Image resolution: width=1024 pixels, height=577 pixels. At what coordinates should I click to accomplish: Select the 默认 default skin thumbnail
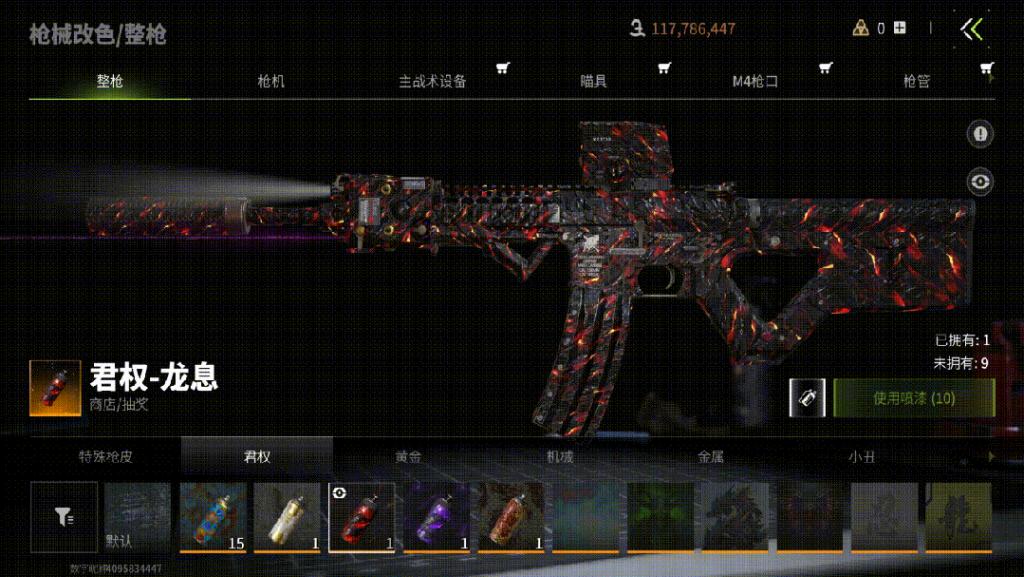tap(138, 516)
